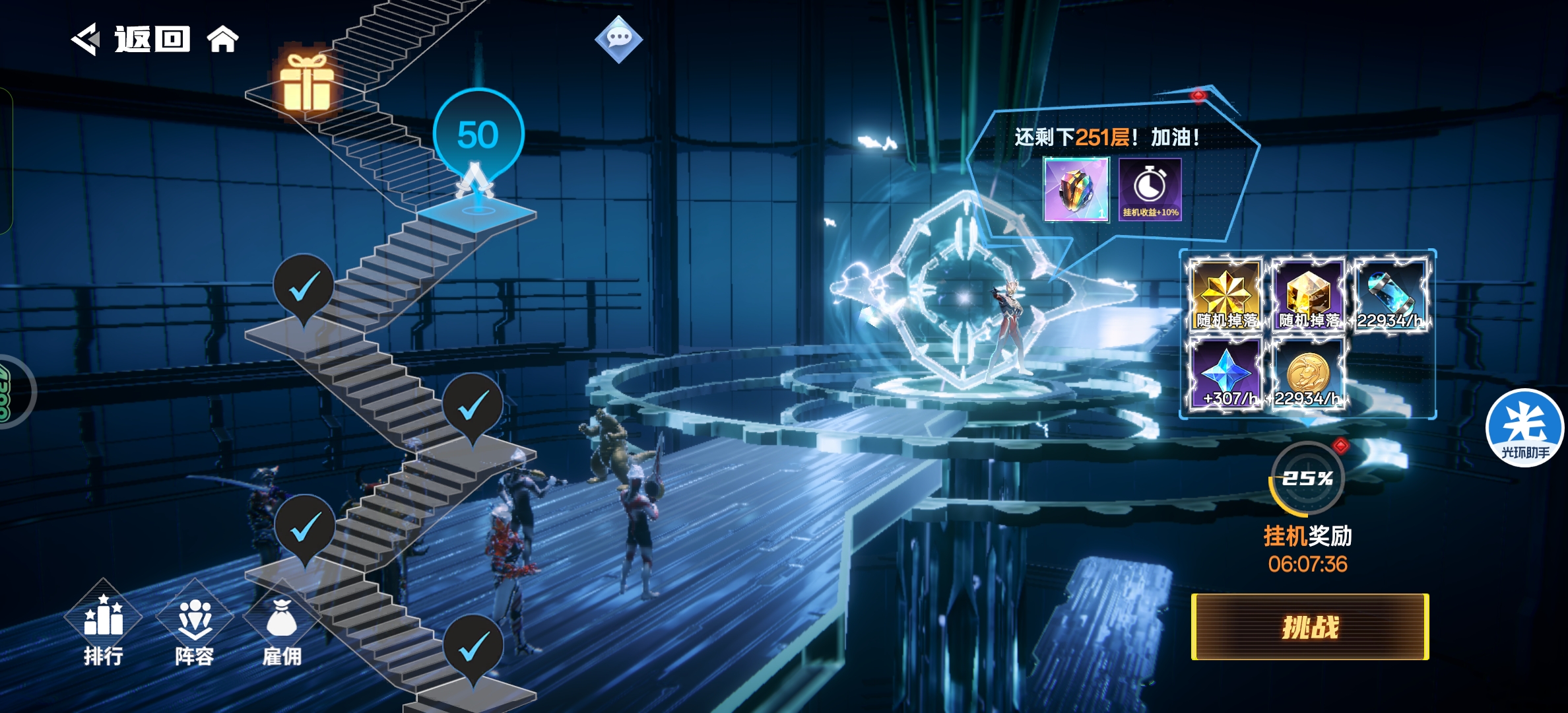Image resolution: width=1568 pixels, height=713 pixels.
Task: Open the 光环助手 assistant overlay
Action: point(1524,428)
